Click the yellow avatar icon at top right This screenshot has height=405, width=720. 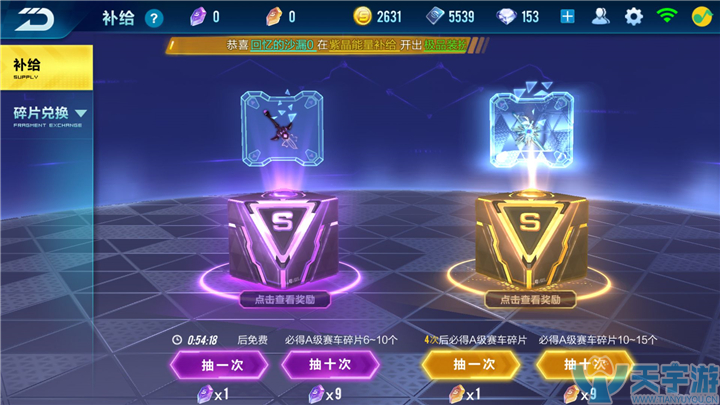[x=702, y=16]
